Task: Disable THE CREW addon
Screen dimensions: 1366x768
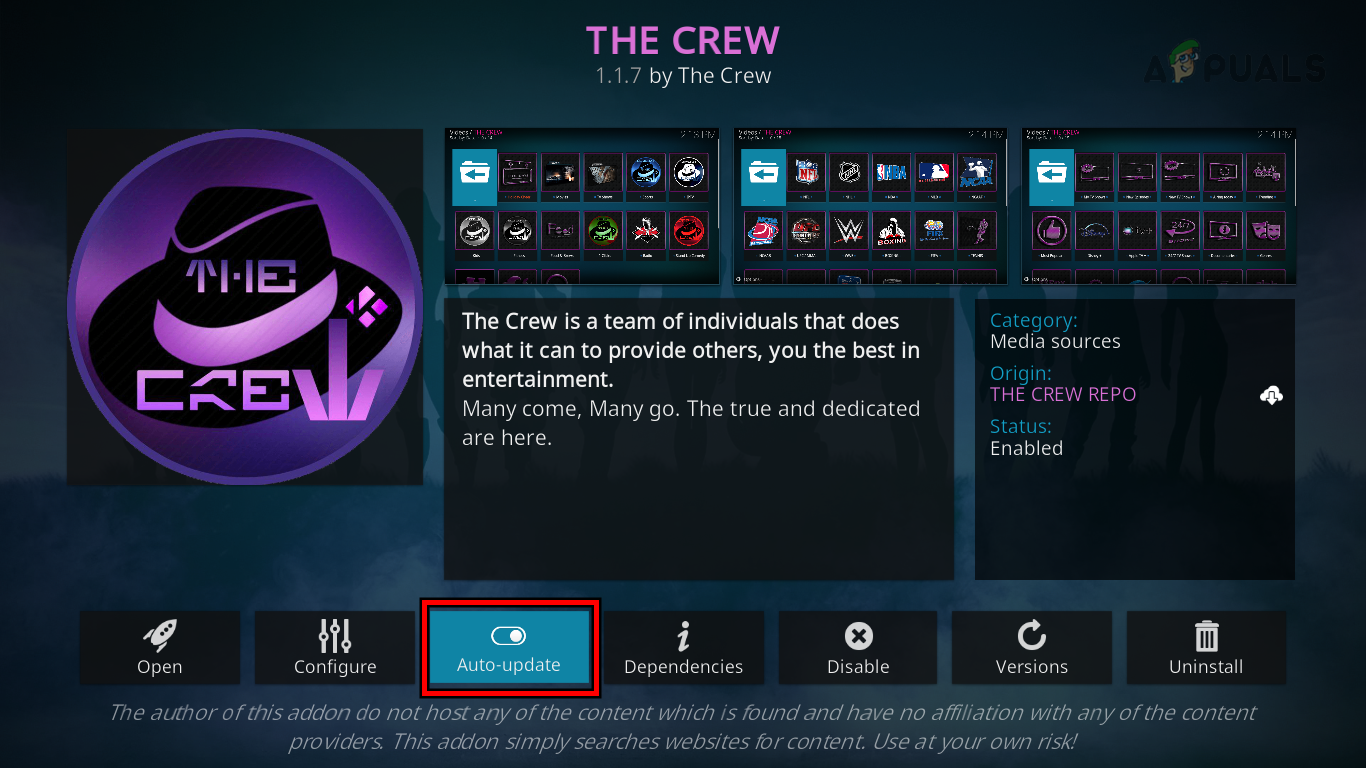Action: 857,648
